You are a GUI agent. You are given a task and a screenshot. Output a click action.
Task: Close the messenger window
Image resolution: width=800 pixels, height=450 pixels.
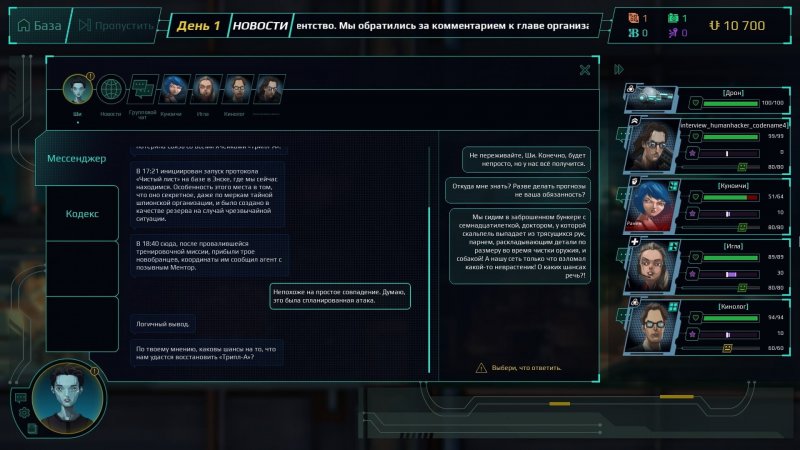[x=584, y=69]
